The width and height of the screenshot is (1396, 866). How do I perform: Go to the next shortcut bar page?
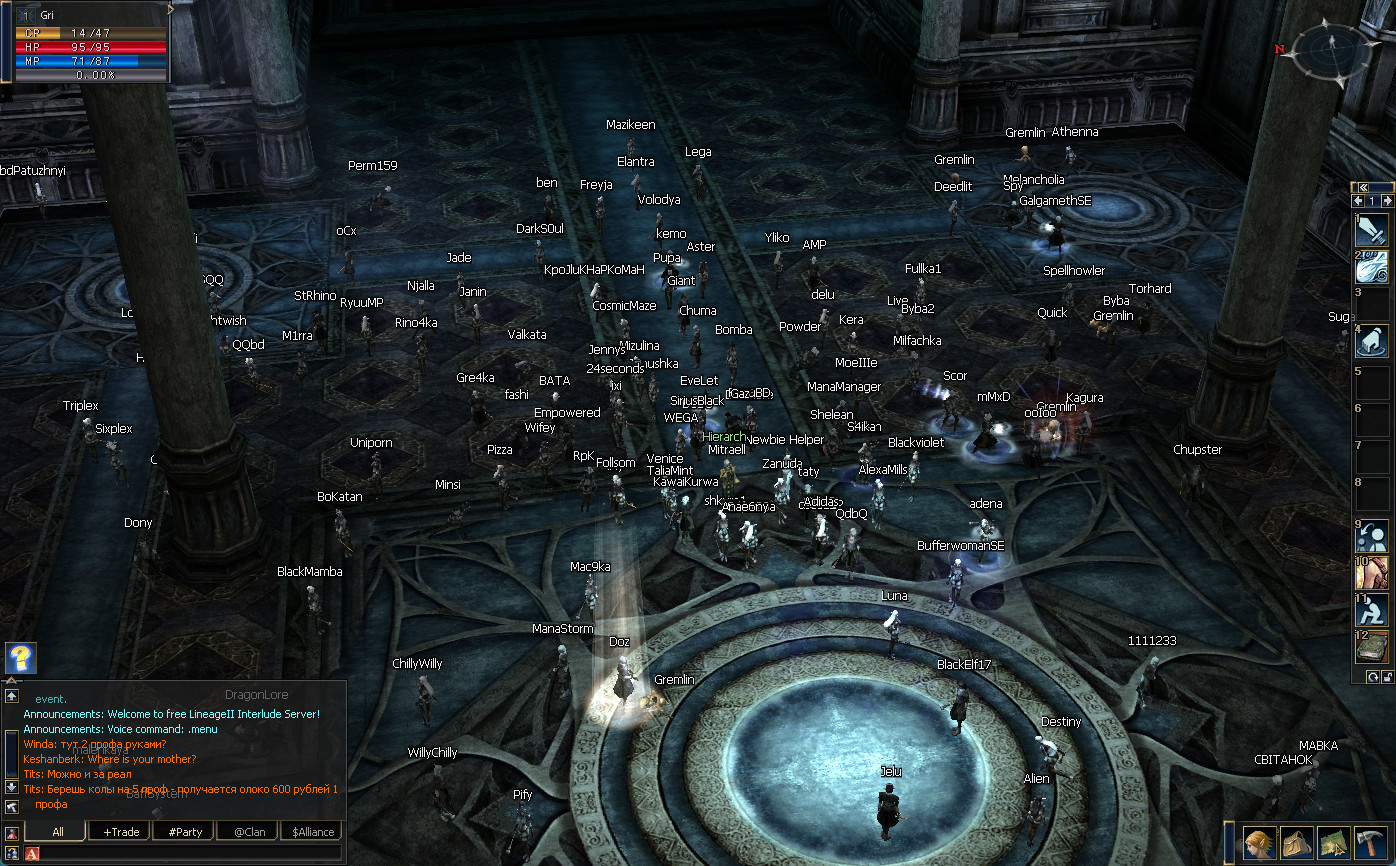pos(1387,201)
